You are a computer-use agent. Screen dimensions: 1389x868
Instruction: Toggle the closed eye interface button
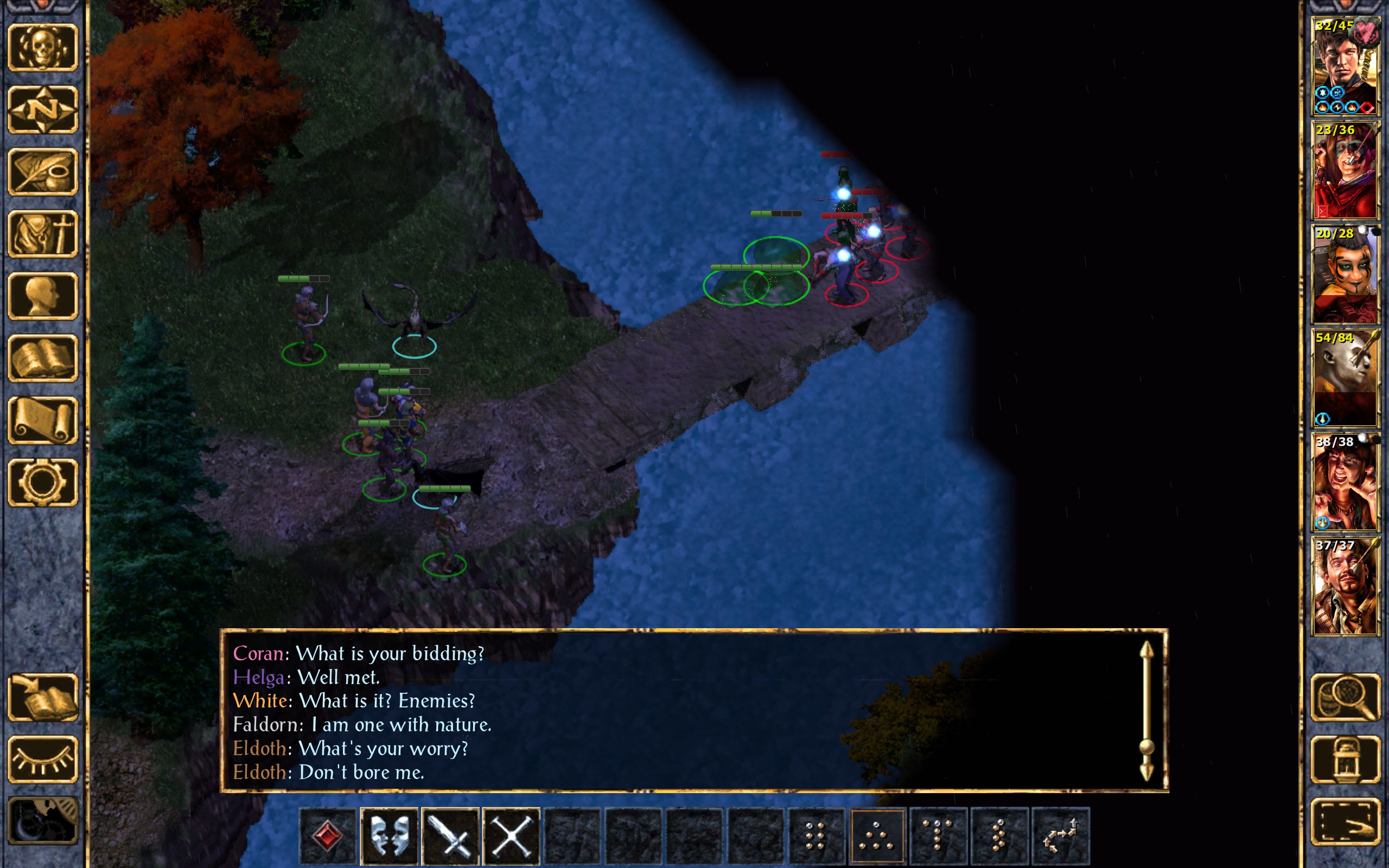(x=43, y=759)
